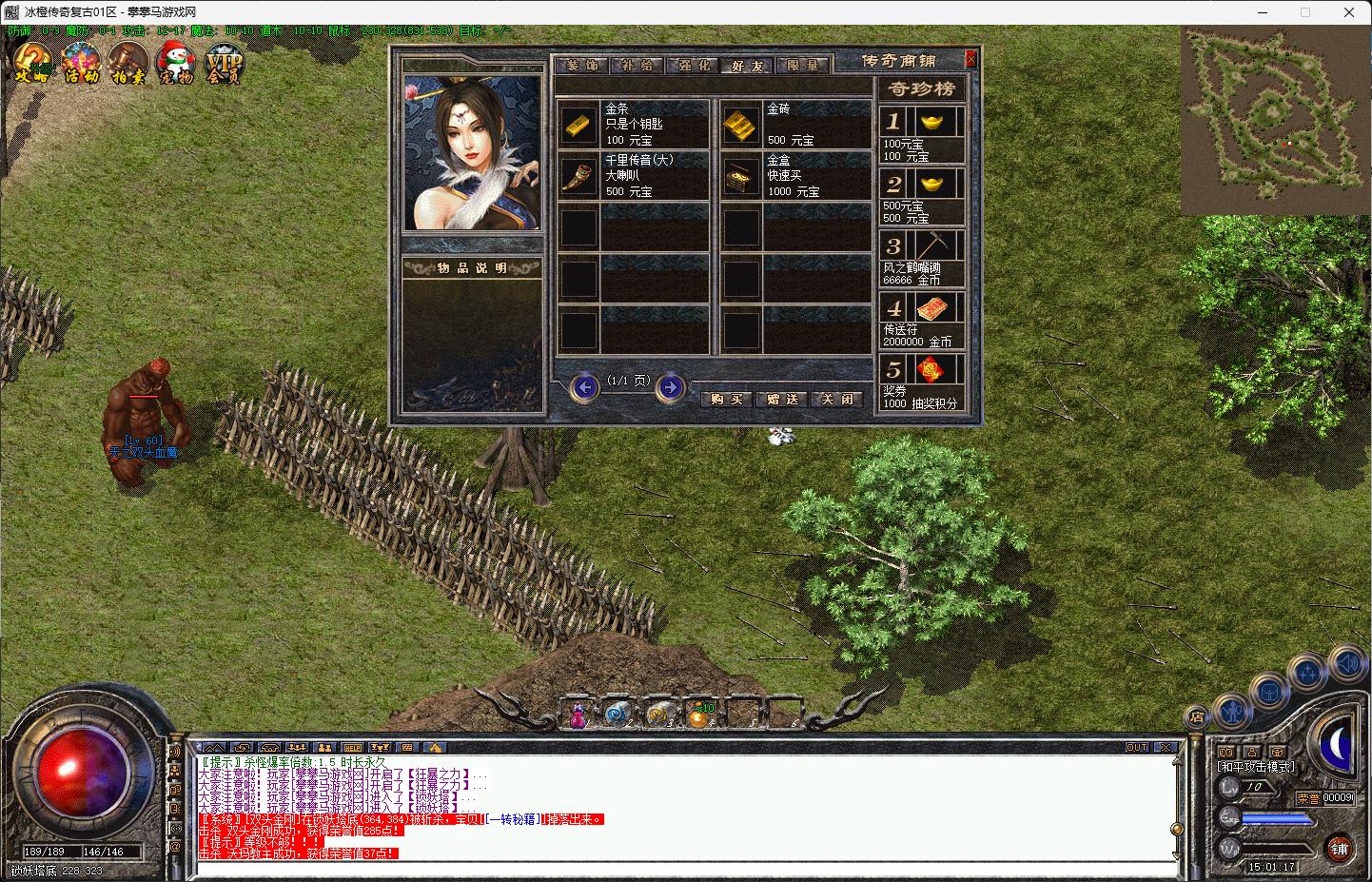The image size is (1372, 882).
Task: Select the 金盒 gold chest item
Action: tap(740, 176)
